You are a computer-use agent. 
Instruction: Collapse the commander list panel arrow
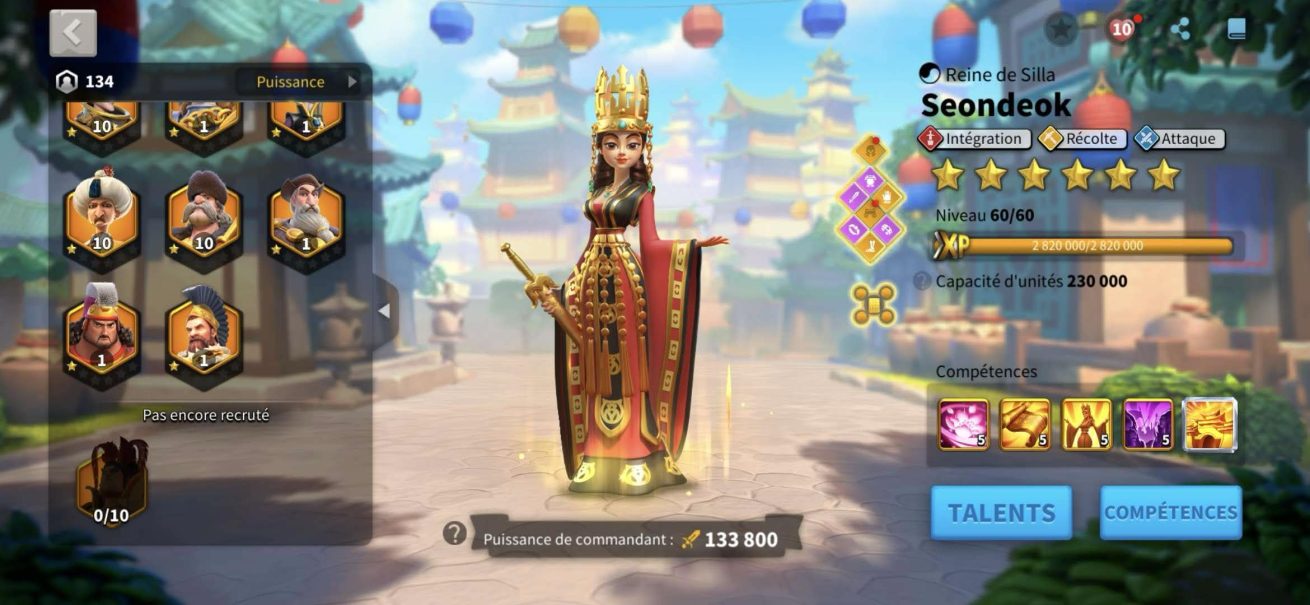click(x=384, y=311)
